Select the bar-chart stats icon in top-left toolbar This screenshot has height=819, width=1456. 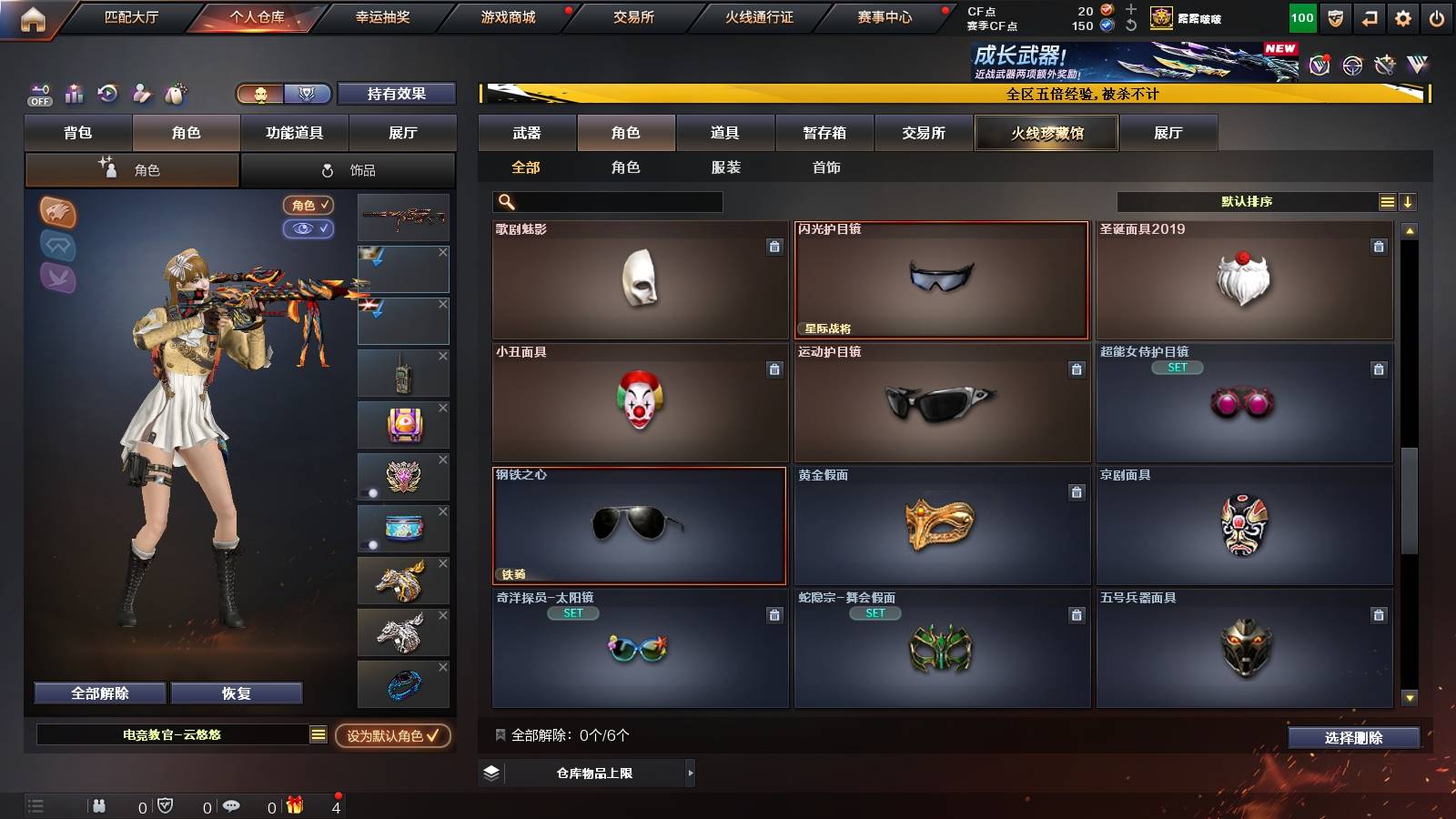[x=74, y=93]
